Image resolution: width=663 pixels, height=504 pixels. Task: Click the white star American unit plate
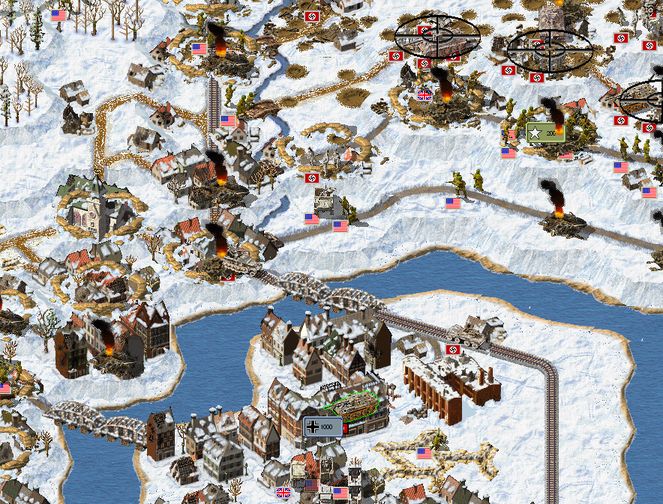(x=545, y=133)
